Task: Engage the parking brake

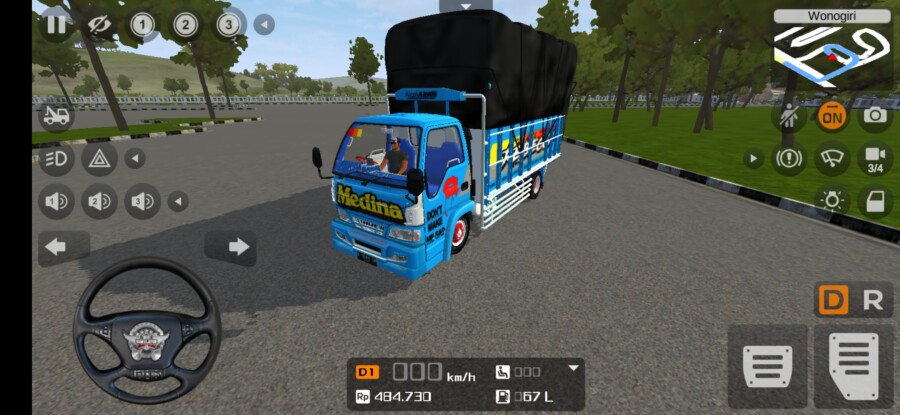Action: tap(789, 158)
